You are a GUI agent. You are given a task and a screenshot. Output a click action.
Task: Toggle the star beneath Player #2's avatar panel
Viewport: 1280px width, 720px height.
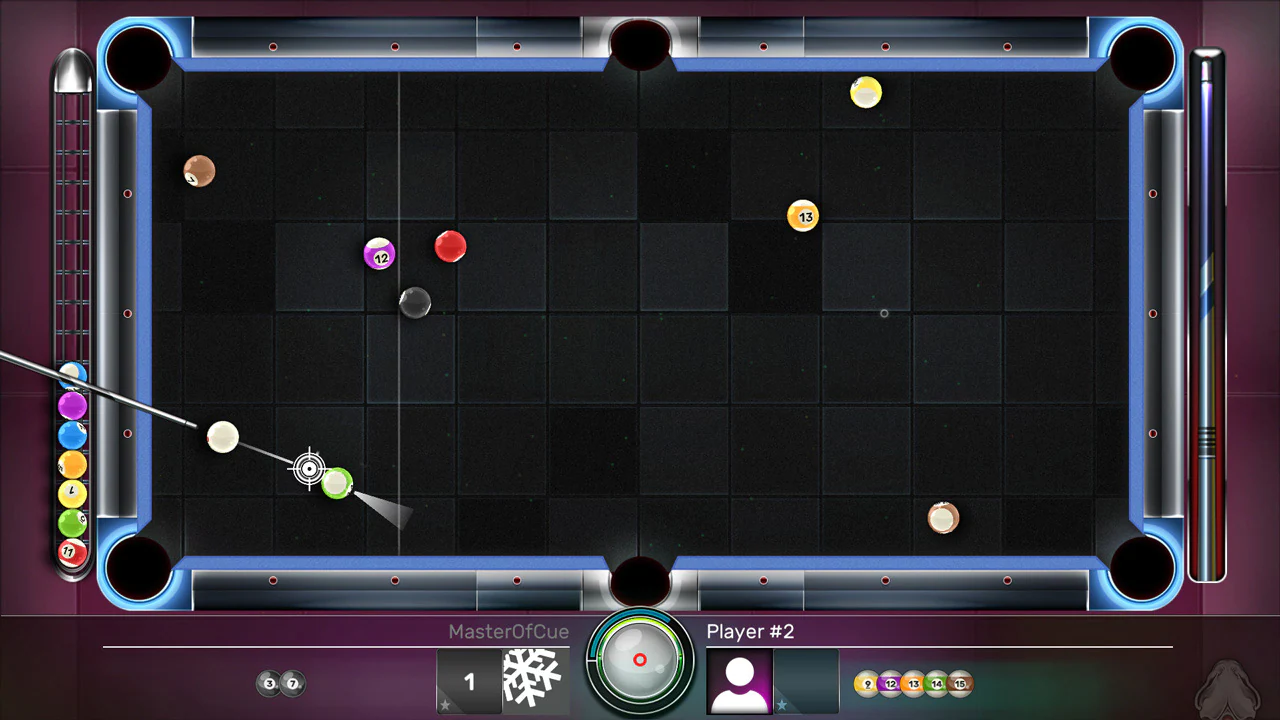click(x=783, y=704)
